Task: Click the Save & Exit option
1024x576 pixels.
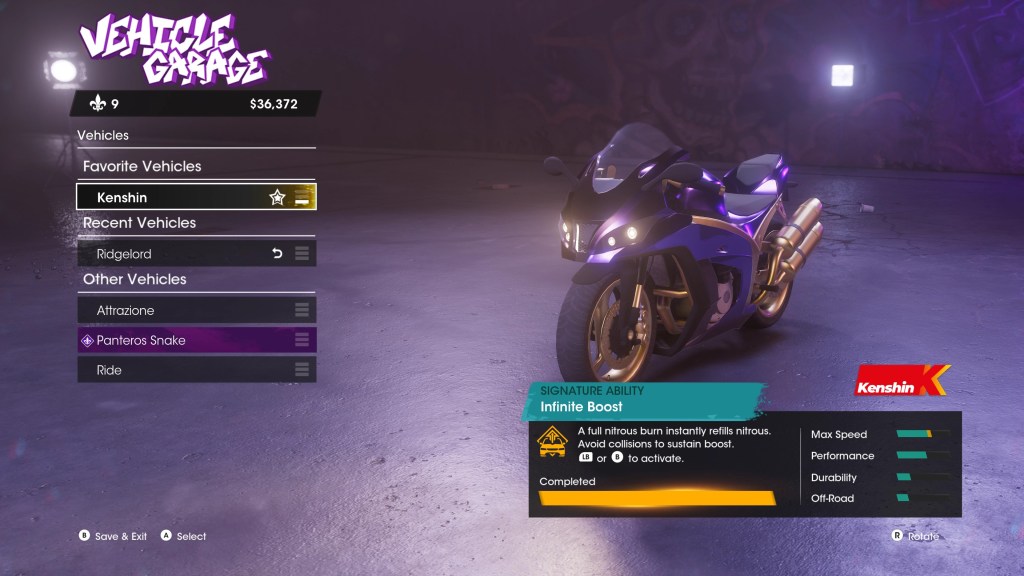Action: (x=113, y=536)
